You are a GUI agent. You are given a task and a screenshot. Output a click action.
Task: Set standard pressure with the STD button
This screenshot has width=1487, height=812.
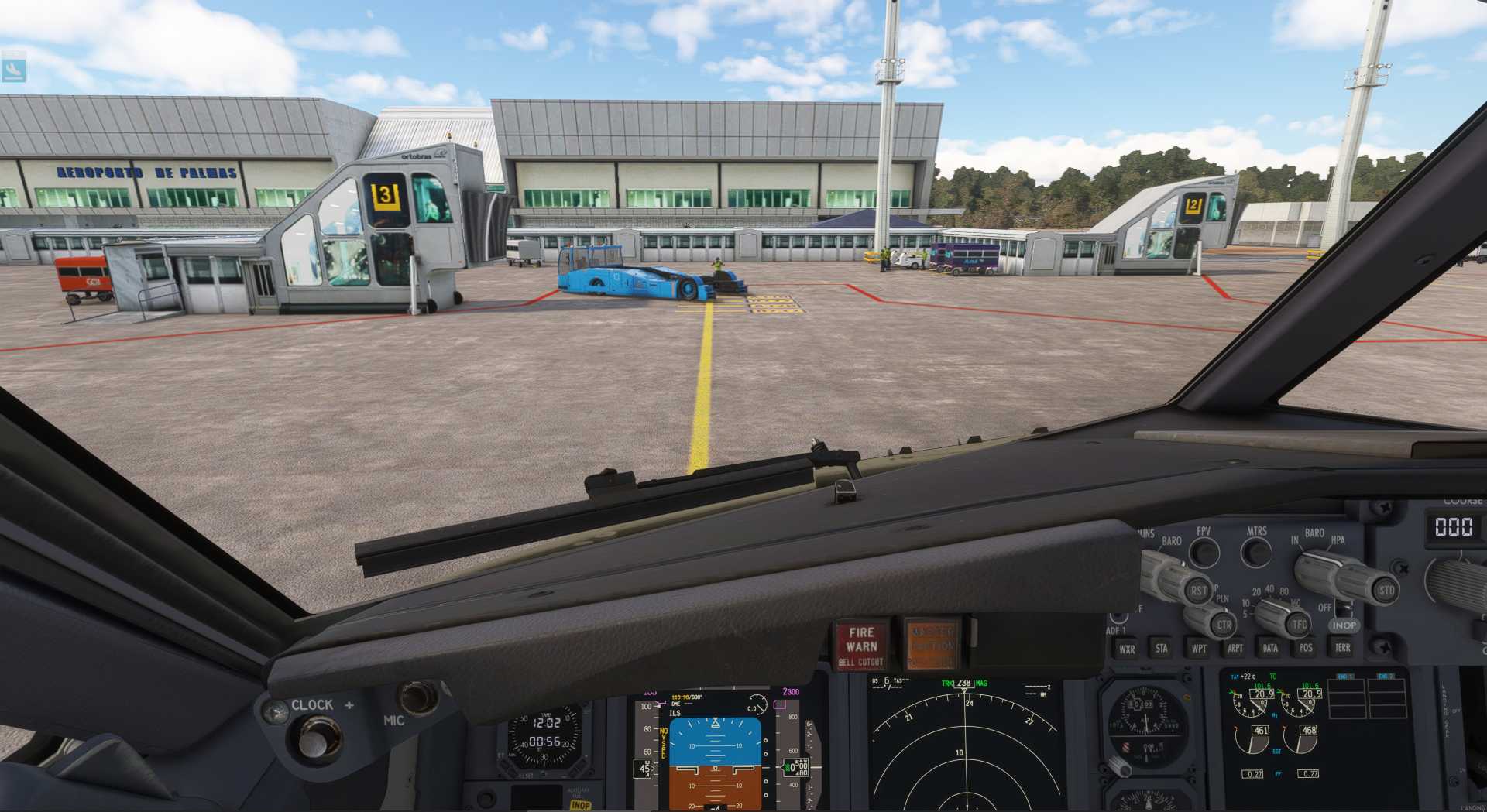[x=1386, y=590]
